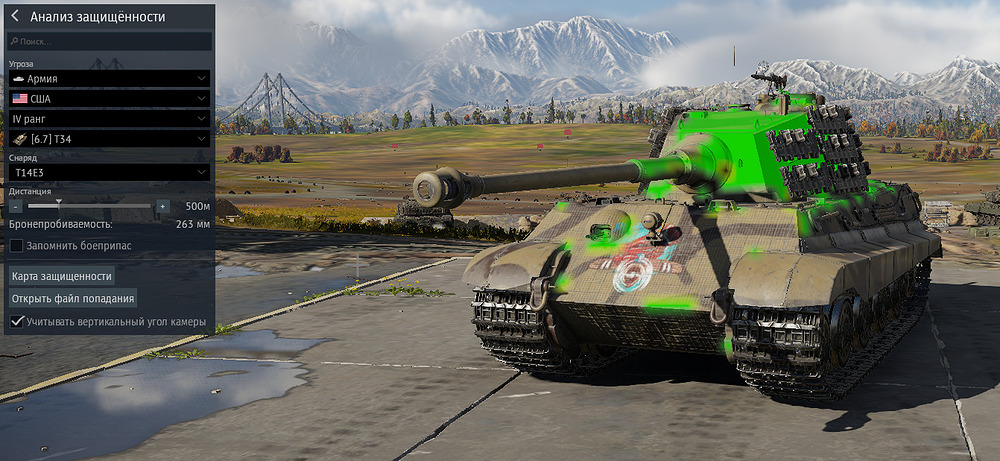
Task: Expand the IV ранг rank dropdown
Action: pos(109,119)
